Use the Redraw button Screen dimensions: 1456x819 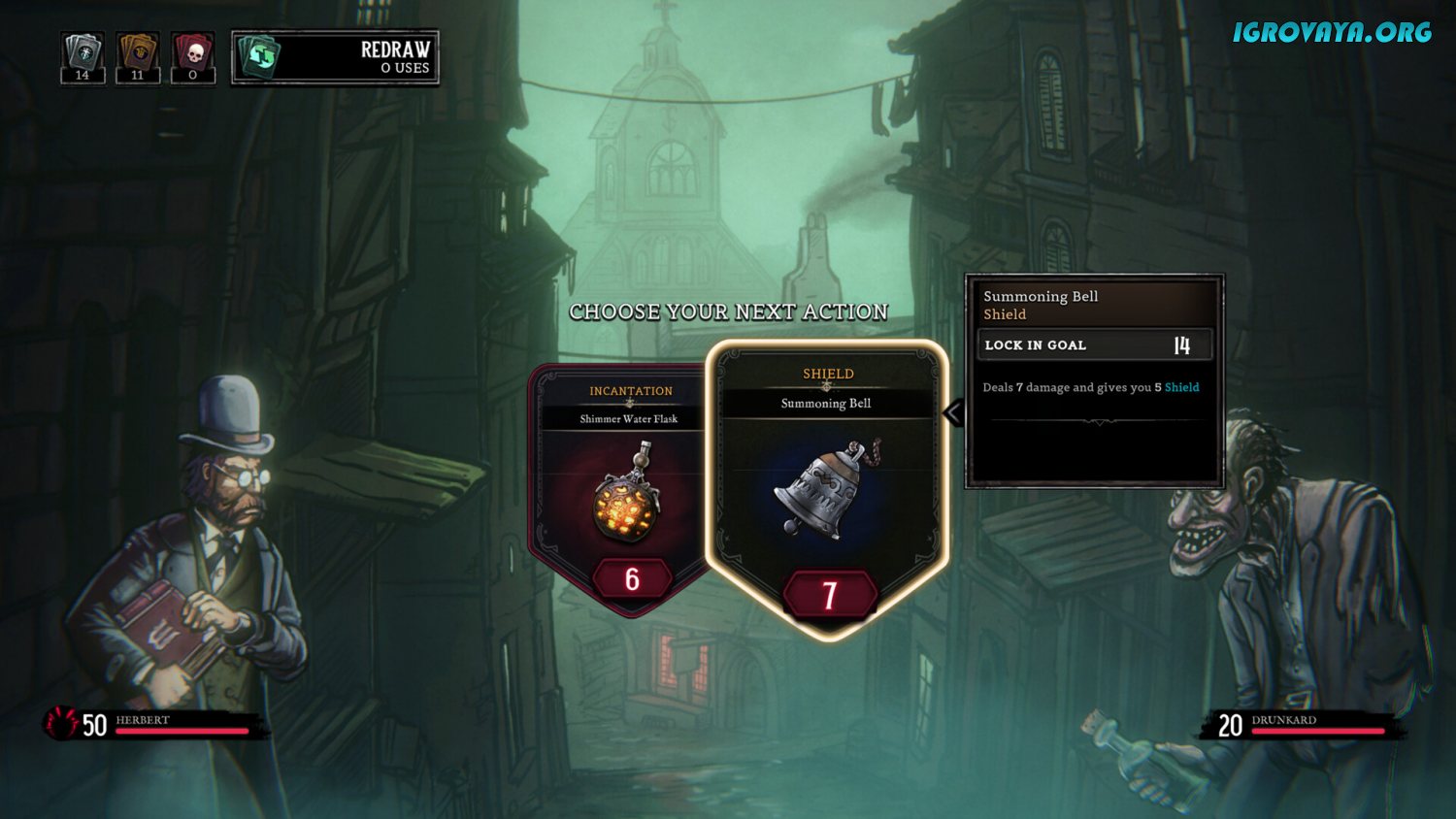pyautogui.click(x=335, y=57)
